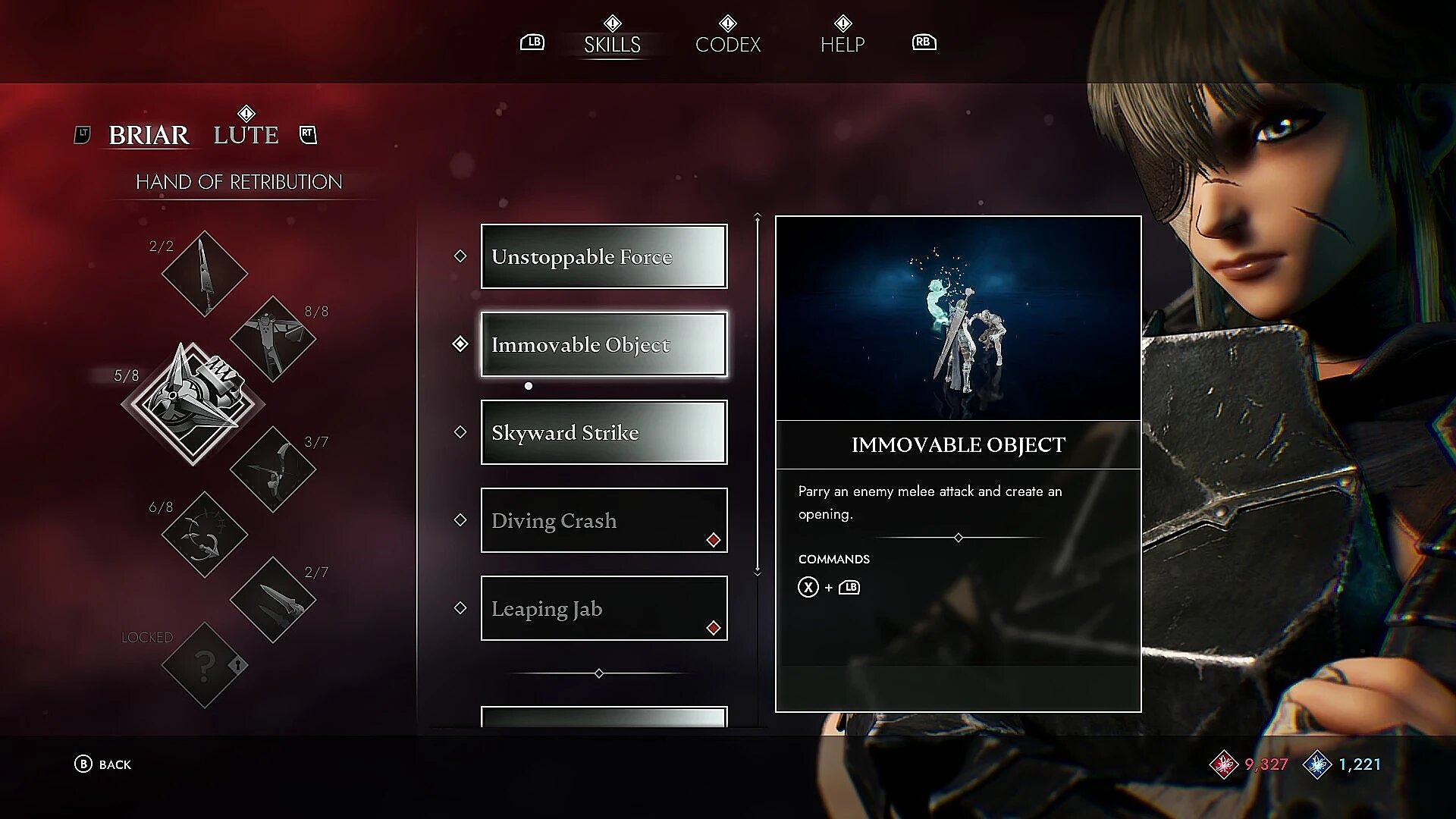Select the Unstoppable Force skill
Screen dimensions: 1456x819
[604, 256]
